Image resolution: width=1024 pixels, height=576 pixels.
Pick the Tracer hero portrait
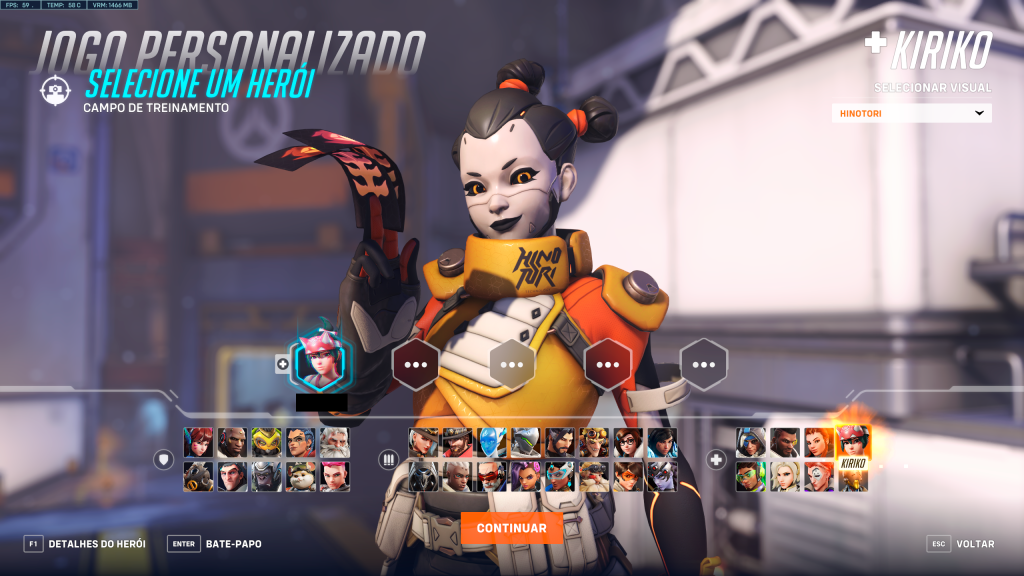[627, 476]
